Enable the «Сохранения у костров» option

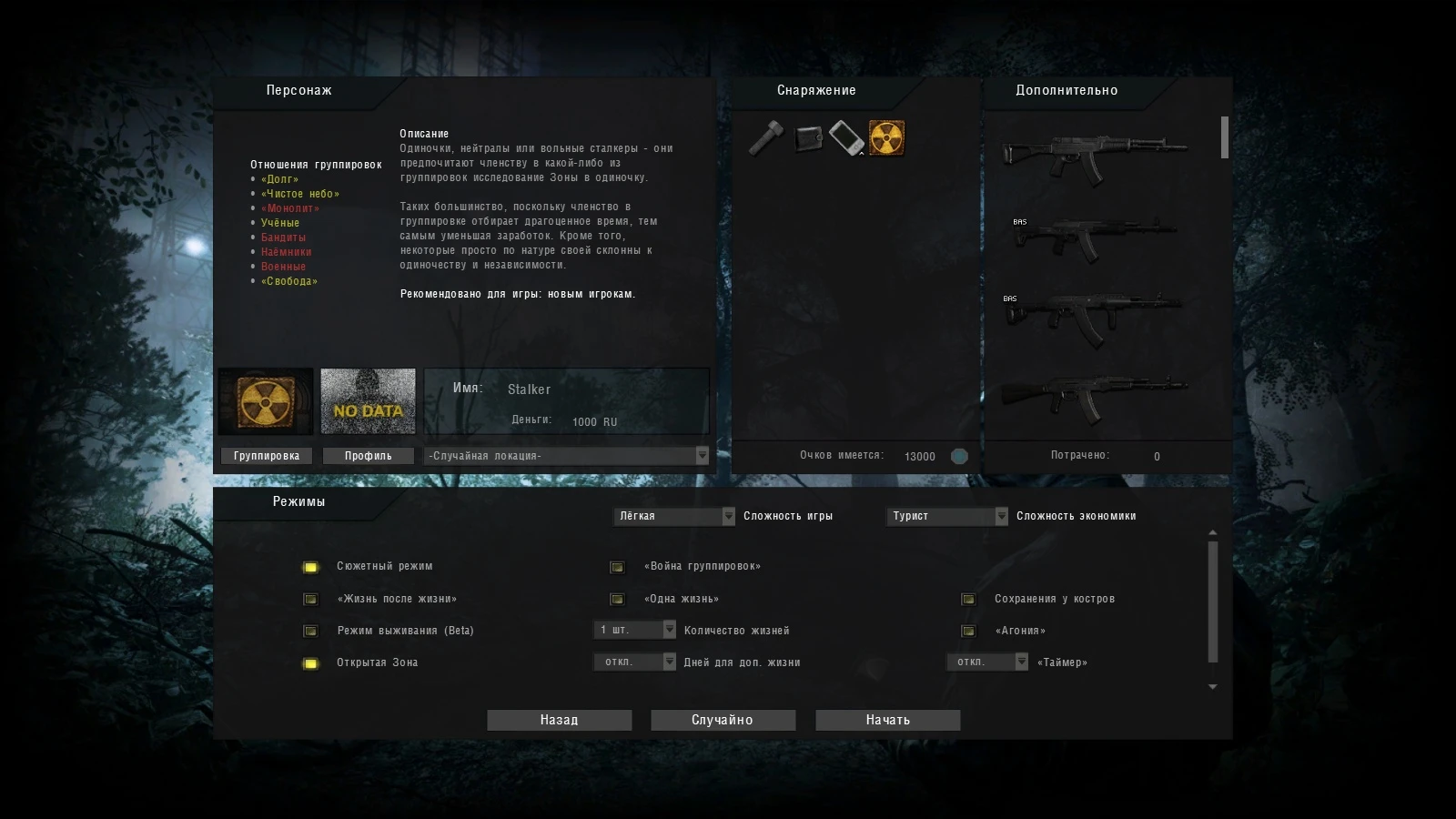coord(967,599)
